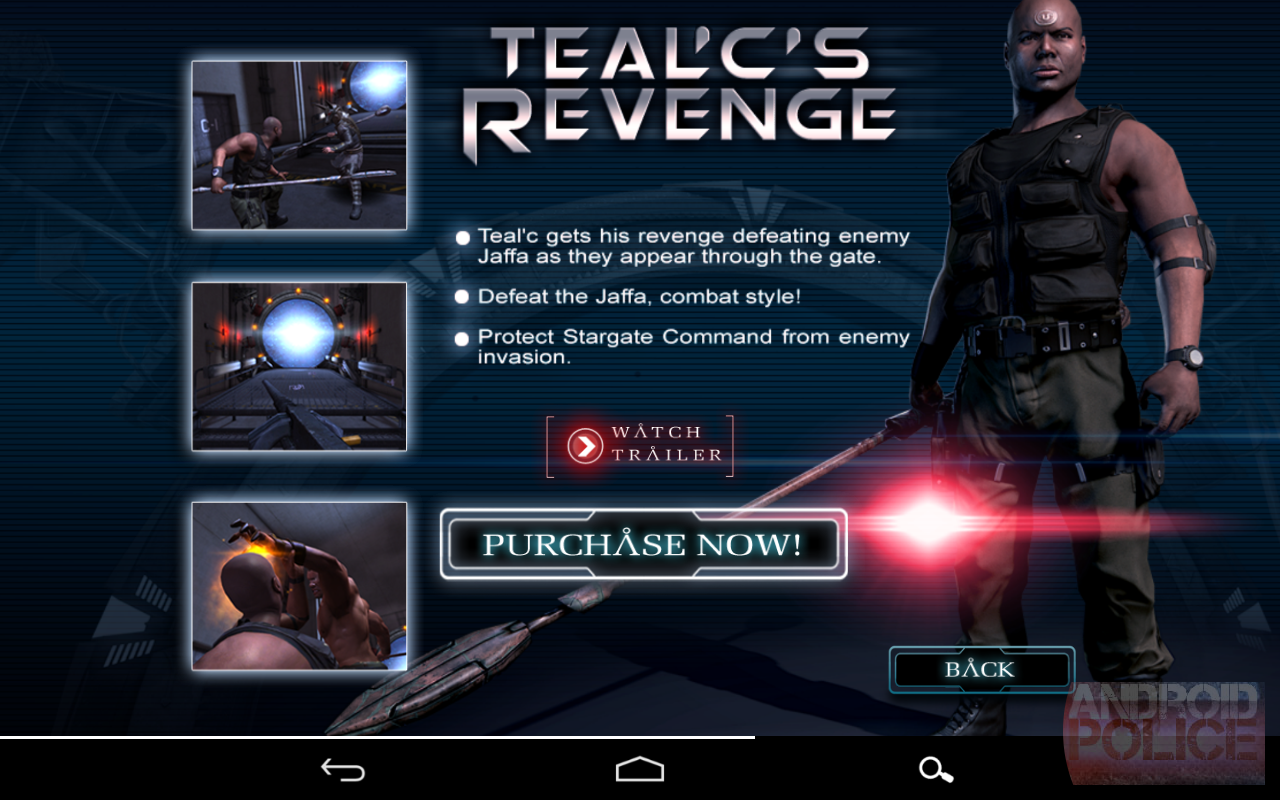1280x800 pixels.
Task: Click the first bullet point marker about Teal'c's revenge
Action: [x=461, y=238]
